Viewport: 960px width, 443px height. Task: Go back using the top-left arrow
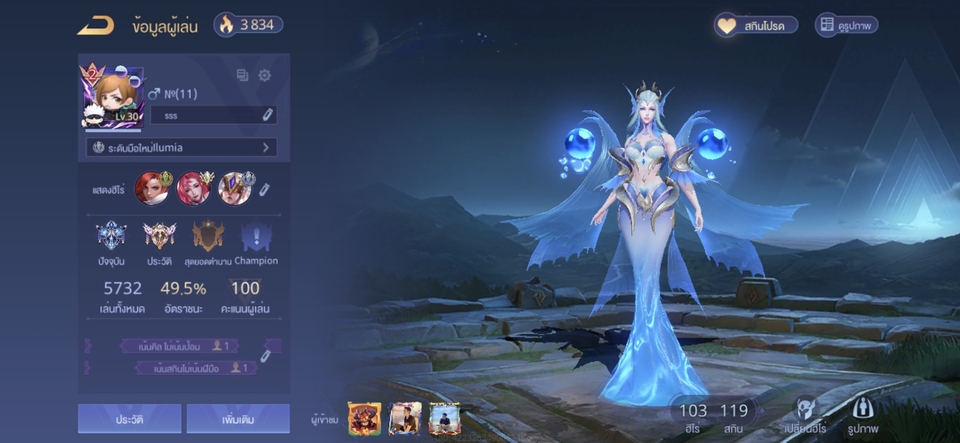click(x=96, y=26)
